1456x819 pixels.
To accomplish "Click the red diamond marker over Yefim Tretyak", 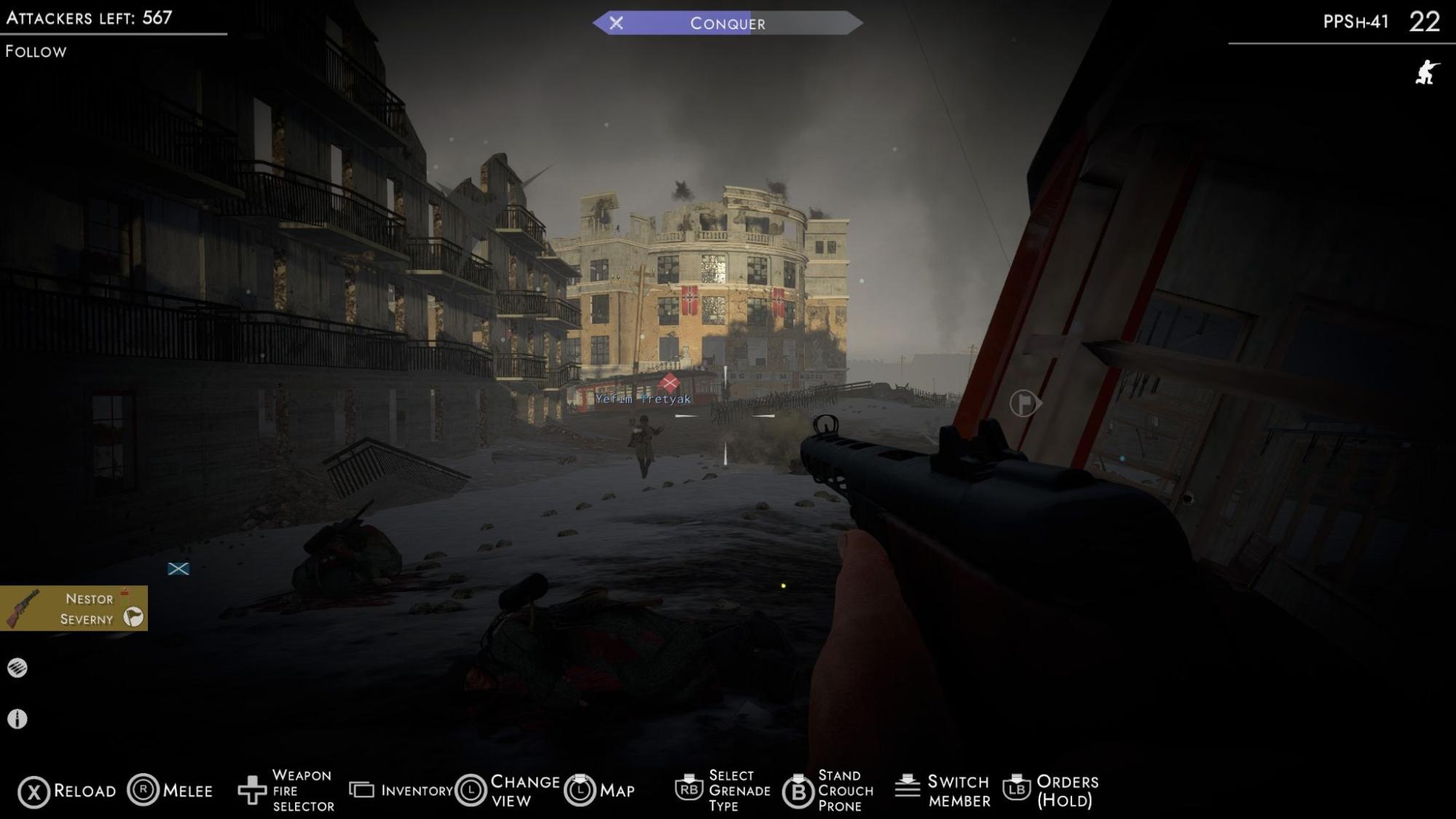I will point(669,382).
